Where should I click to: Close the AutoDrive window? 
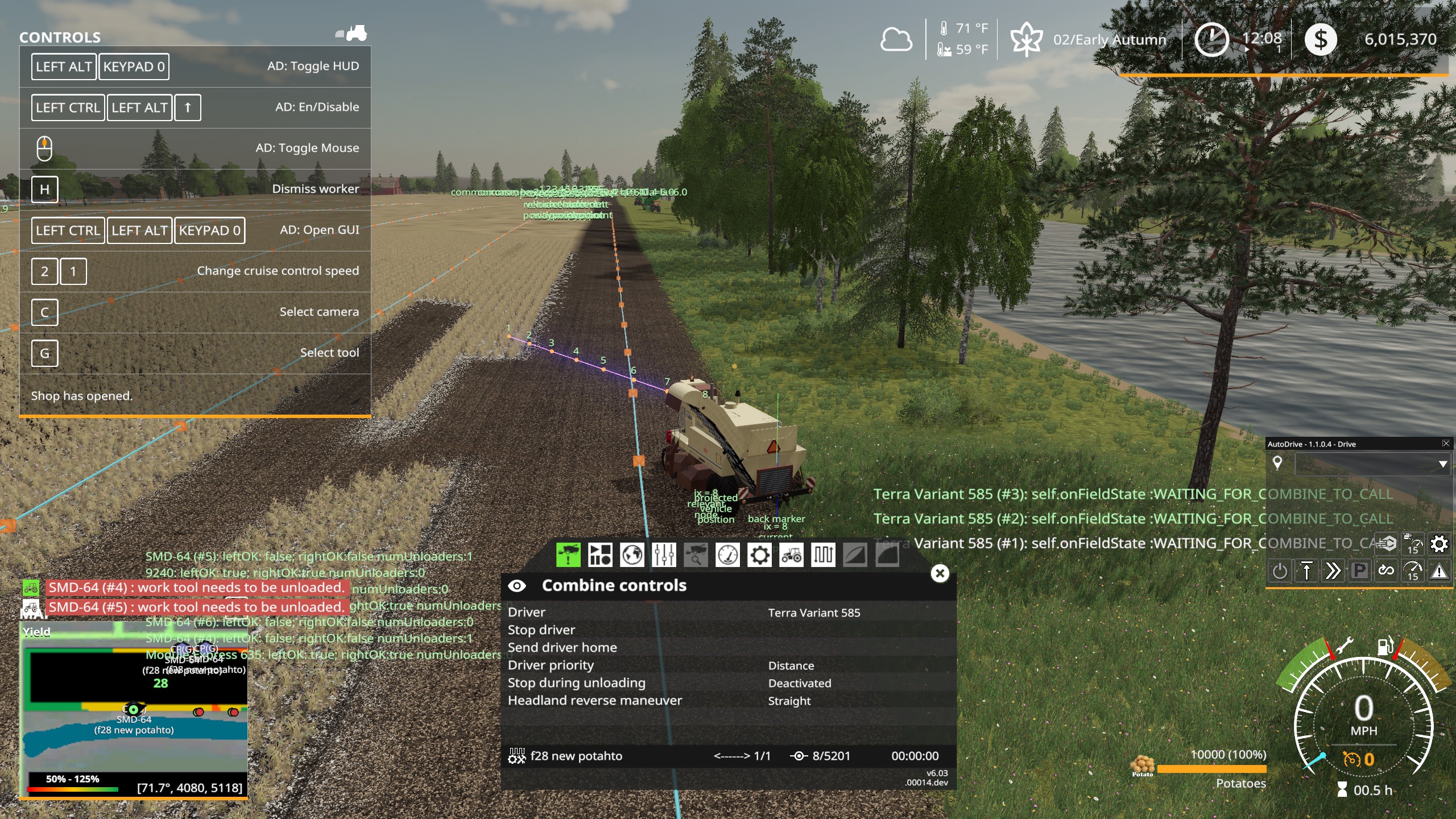(x=1445, y=444)
